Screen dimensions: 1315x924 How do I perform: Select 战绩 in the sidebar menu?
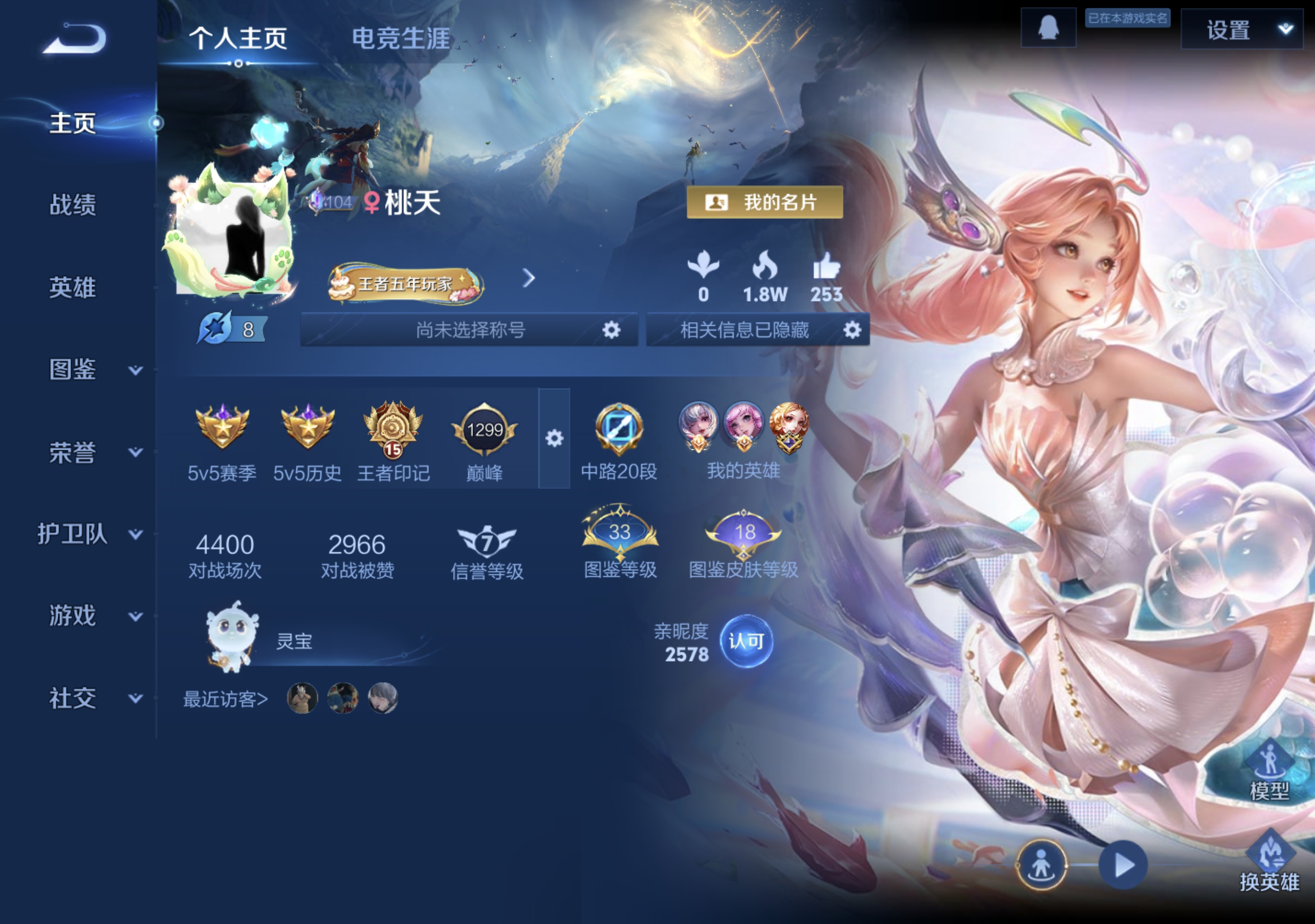point(71,207)
